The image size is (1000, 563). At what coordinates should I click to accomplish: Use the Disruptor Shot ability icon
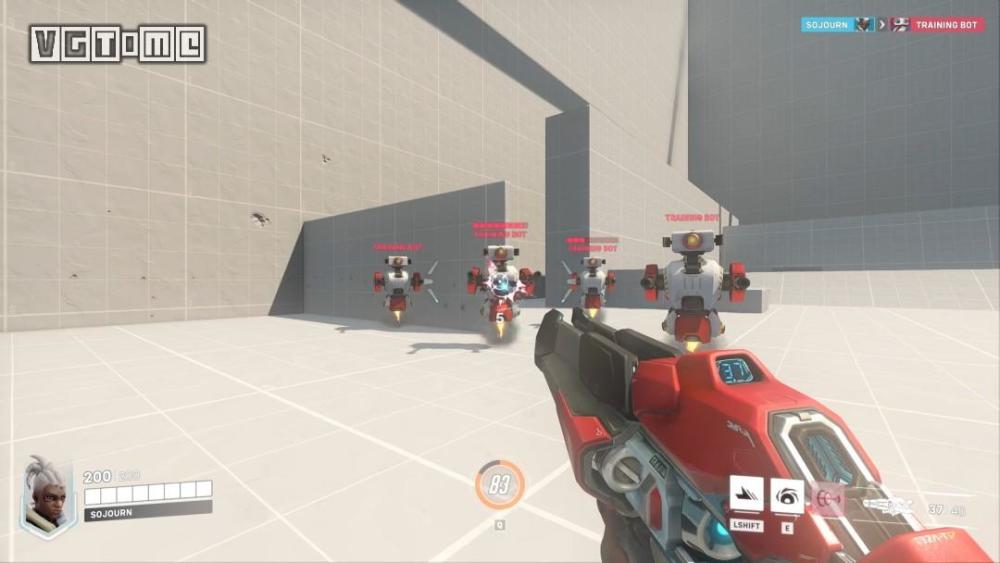(787, 494)
